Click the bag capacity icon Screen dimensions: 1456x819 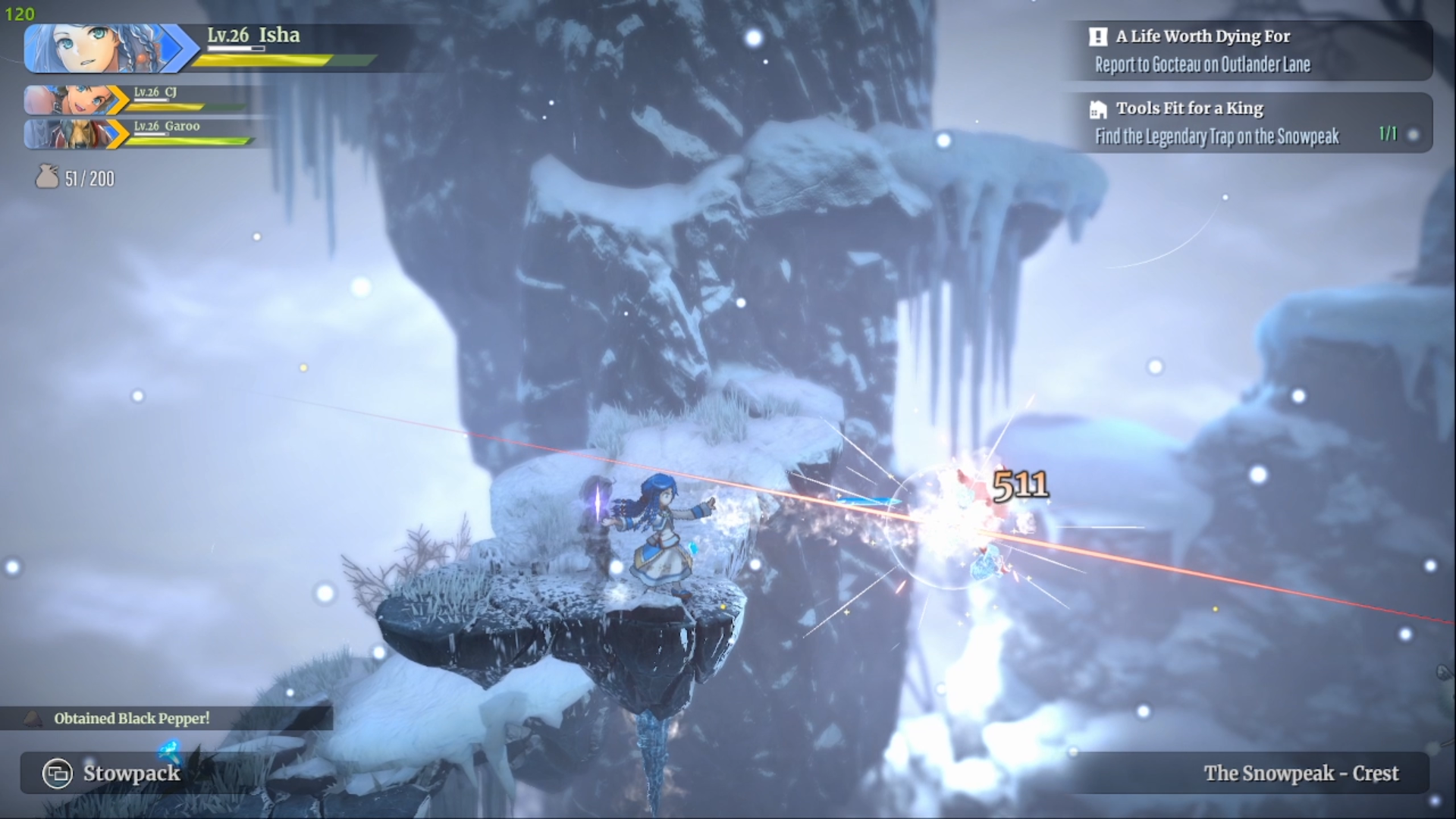click(47, 177)
